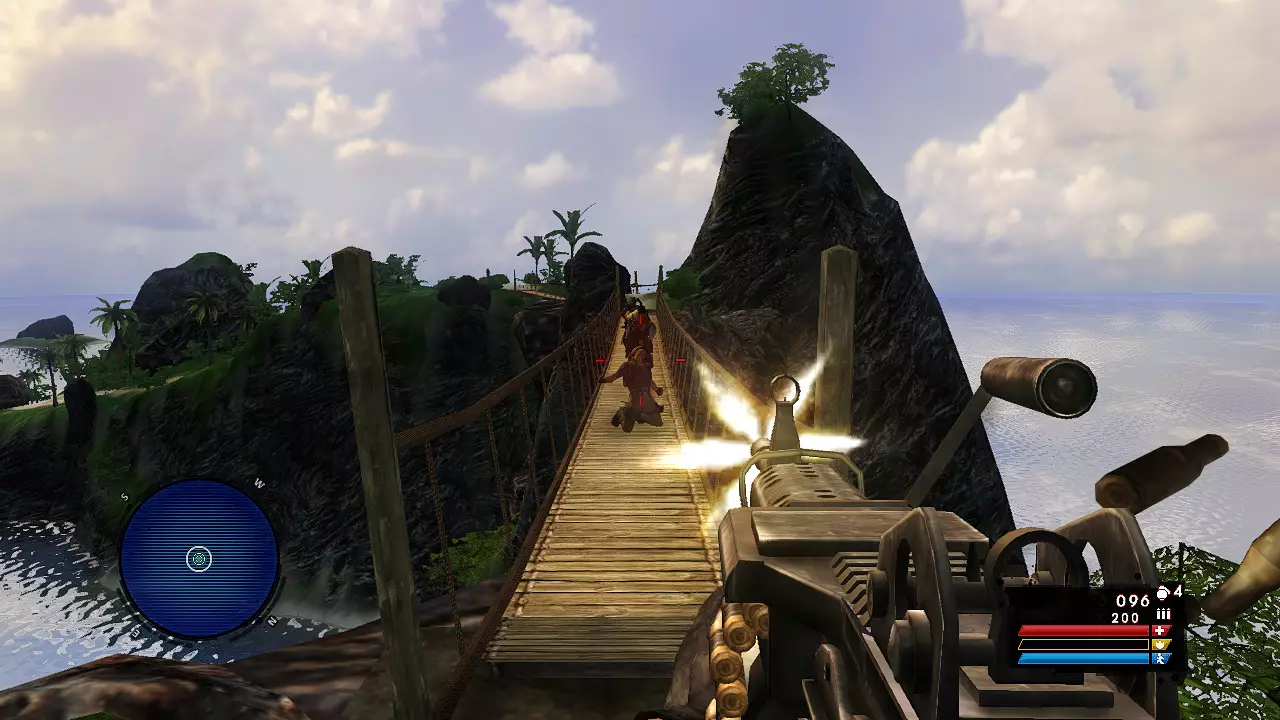Click the letter N on the compass ring
Image resolution: width=1280 pixels, height=720 pixels.
click(x=271, y=620)
